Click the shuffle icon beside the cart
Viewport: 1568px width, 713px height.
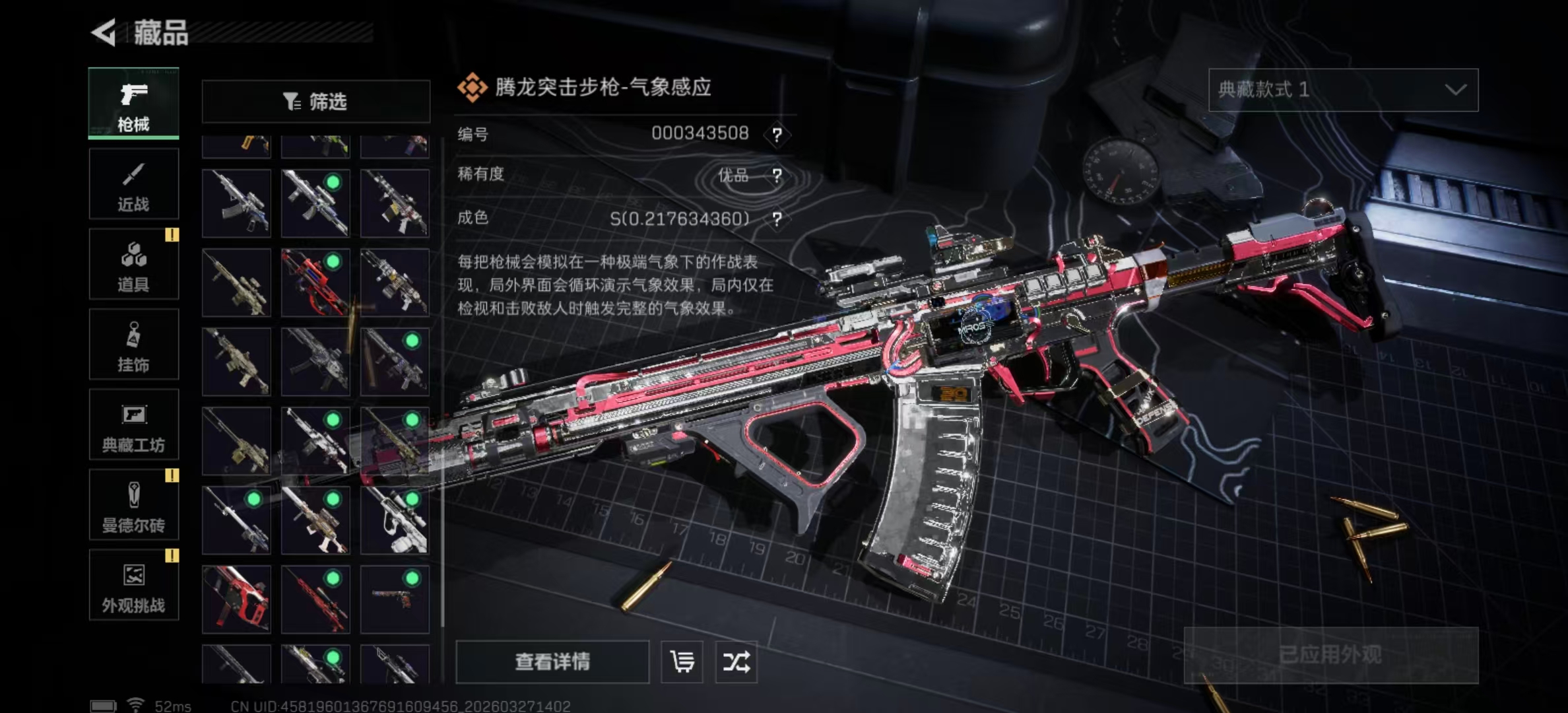tap(738, 663)
